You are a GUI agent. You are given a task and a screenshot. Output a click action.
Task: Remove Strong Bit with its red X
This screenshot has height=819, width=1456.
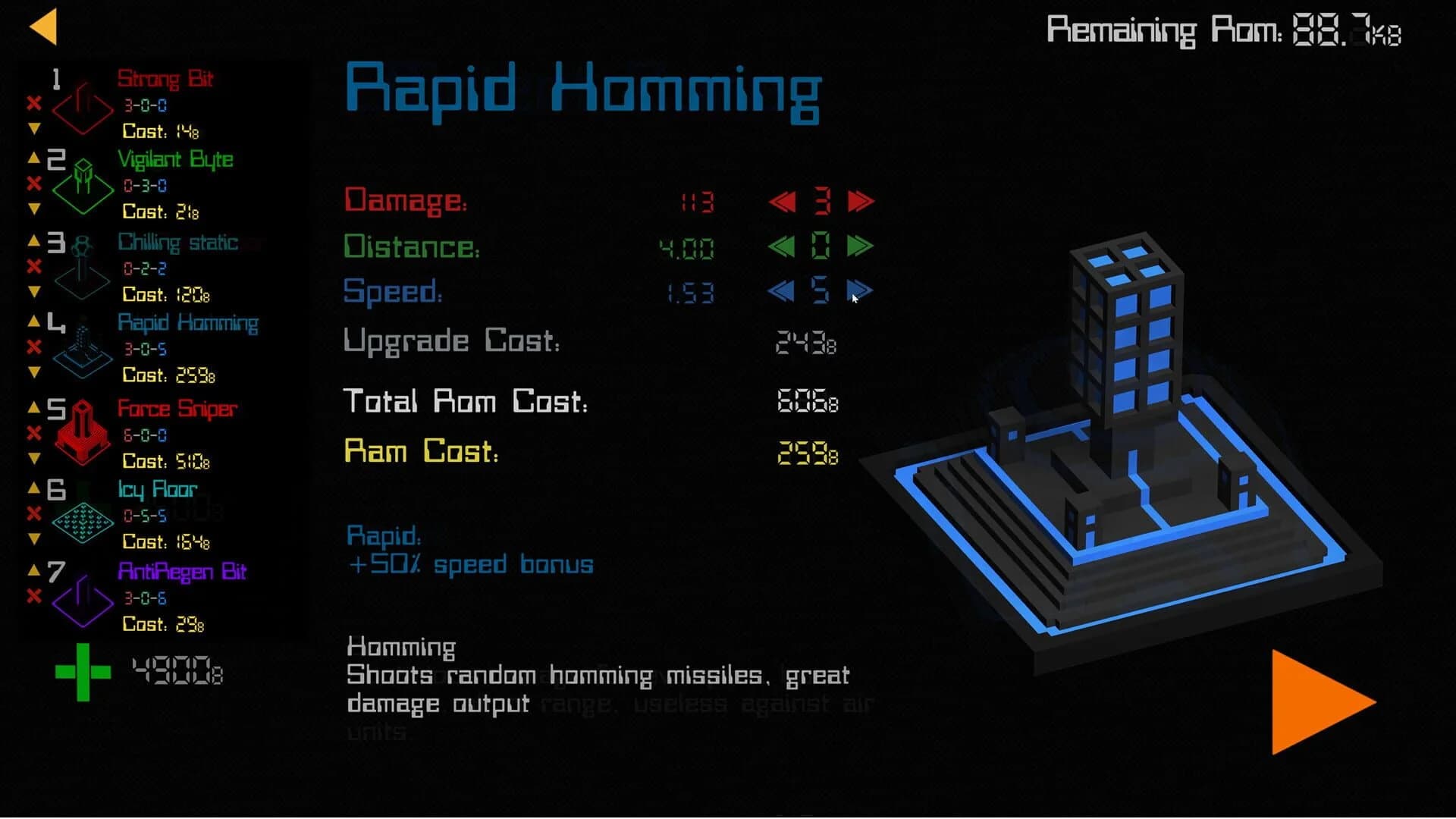(33, 105)
